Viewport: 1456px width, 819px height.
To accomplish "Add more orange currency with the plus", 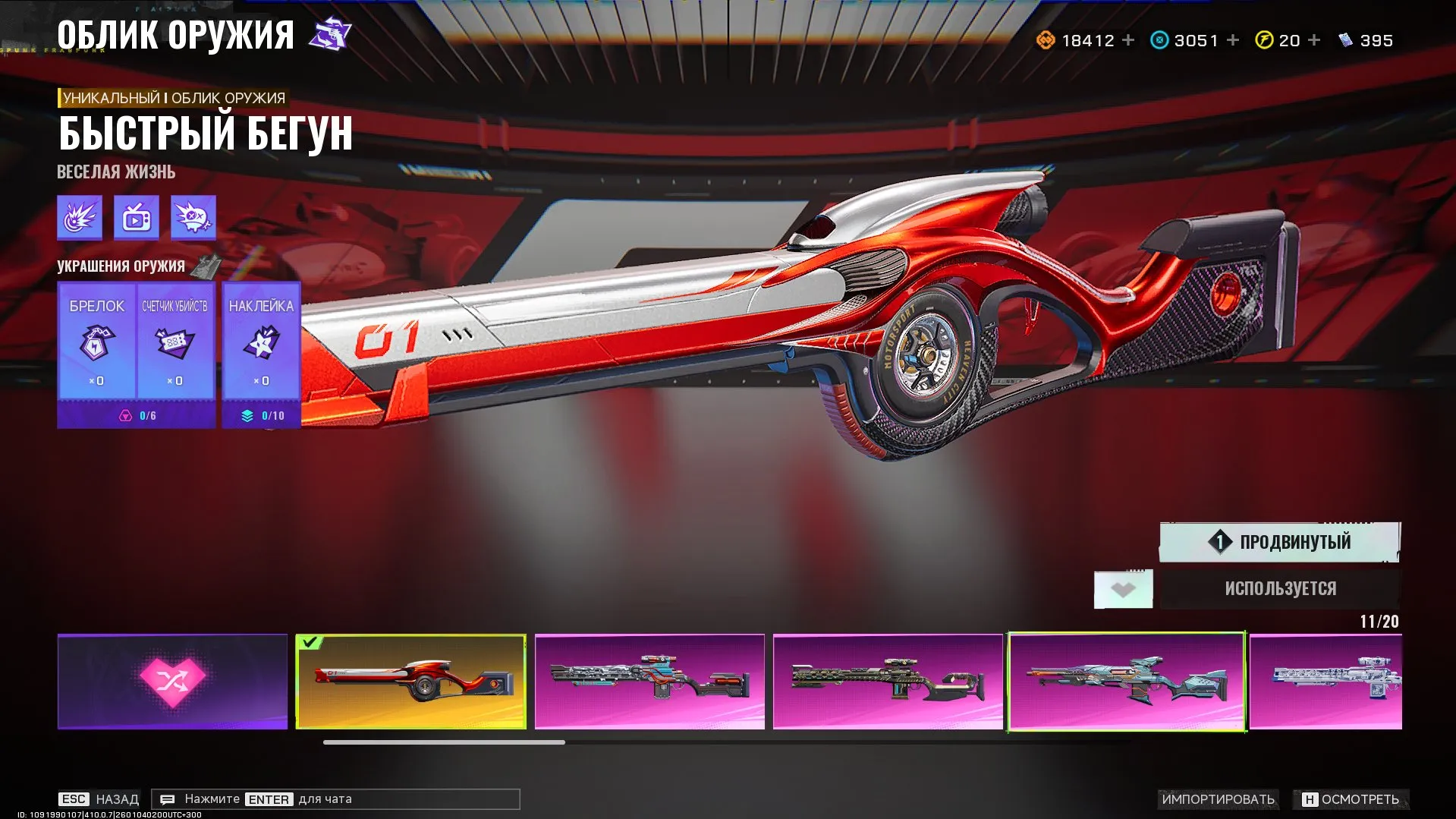I will coord(1128,40).
